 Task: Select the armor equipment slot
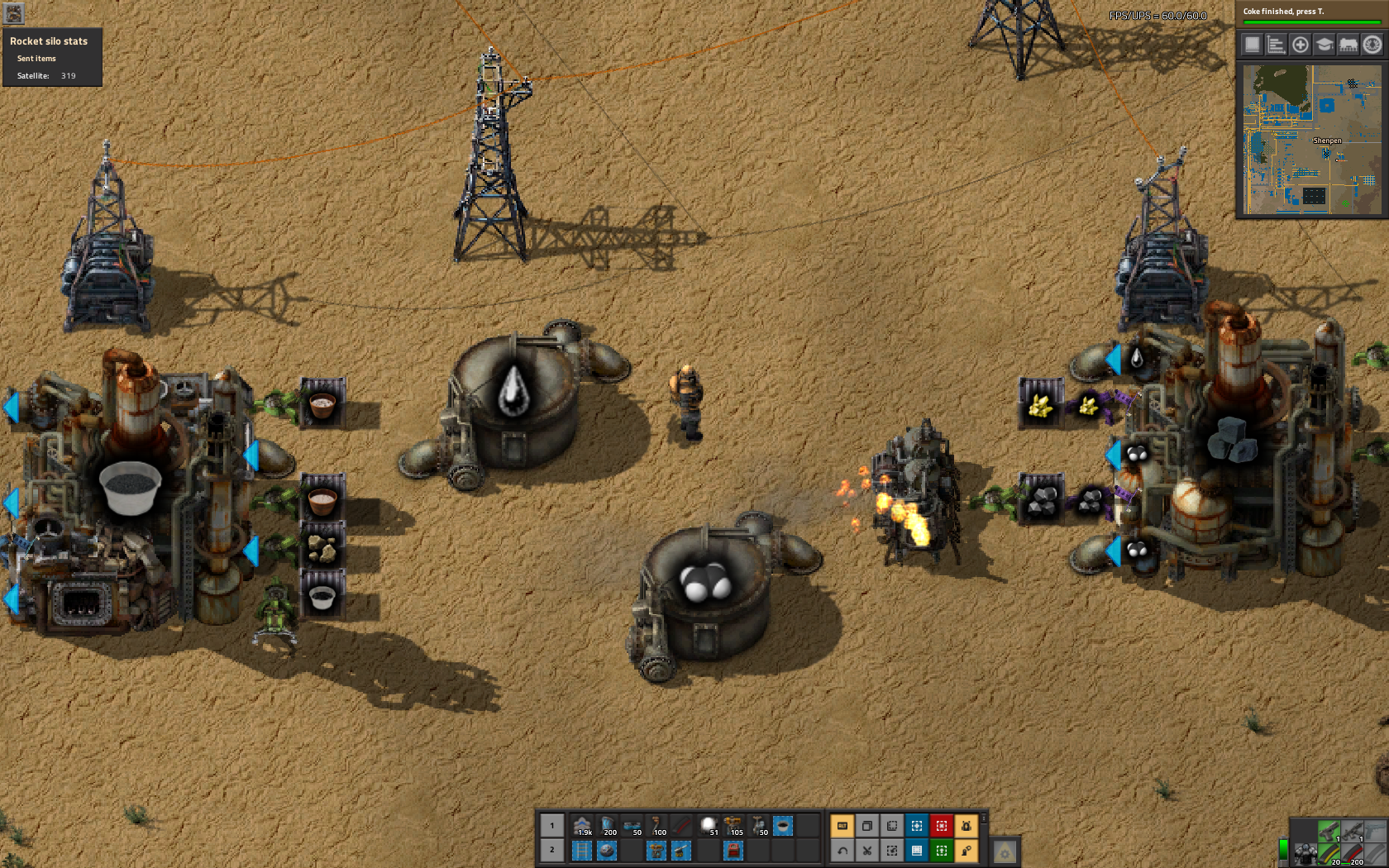1305,854
